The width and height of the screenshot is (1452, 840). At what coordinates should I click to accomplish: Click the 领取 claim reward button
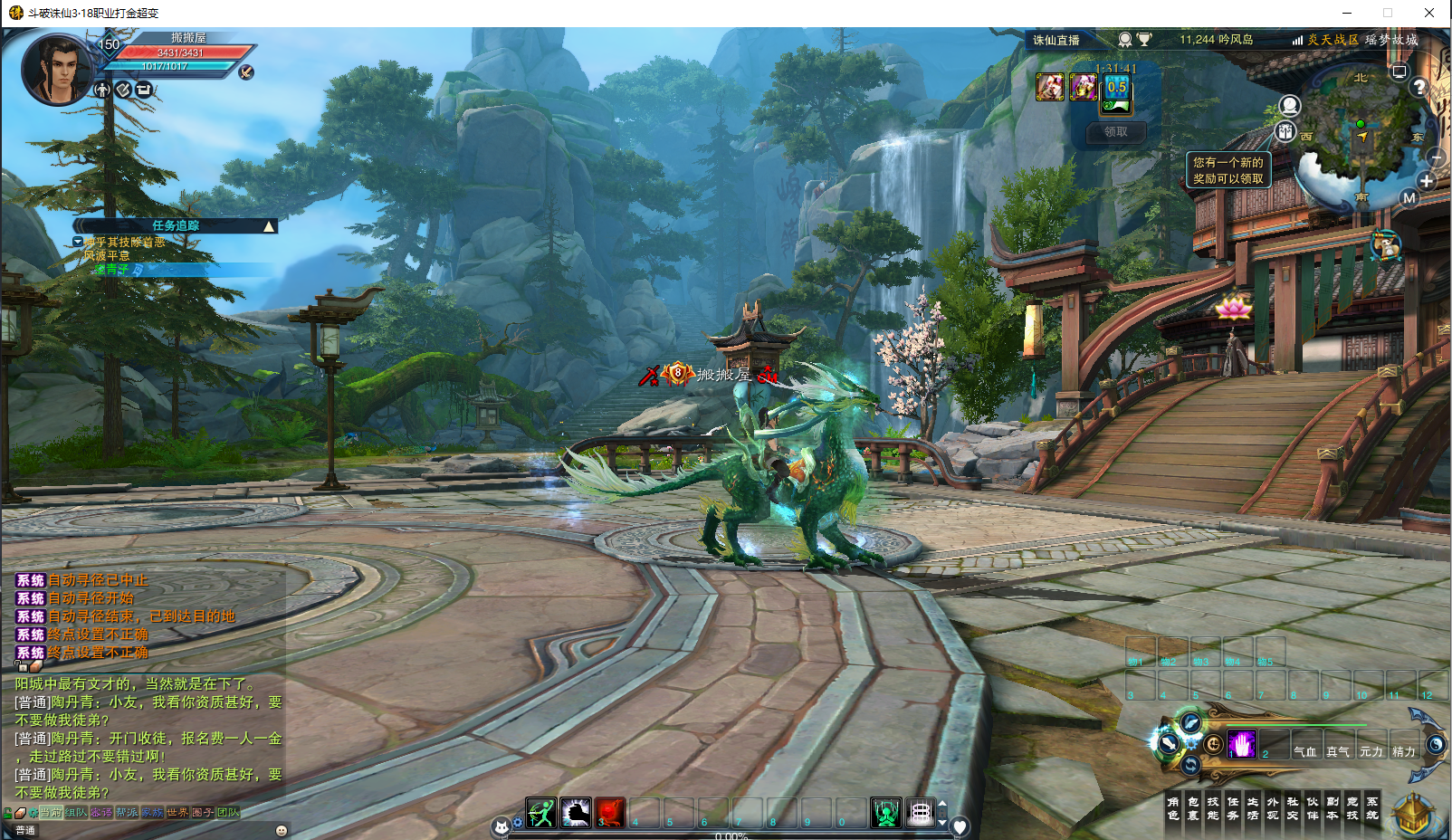[x=1116, y=132]
